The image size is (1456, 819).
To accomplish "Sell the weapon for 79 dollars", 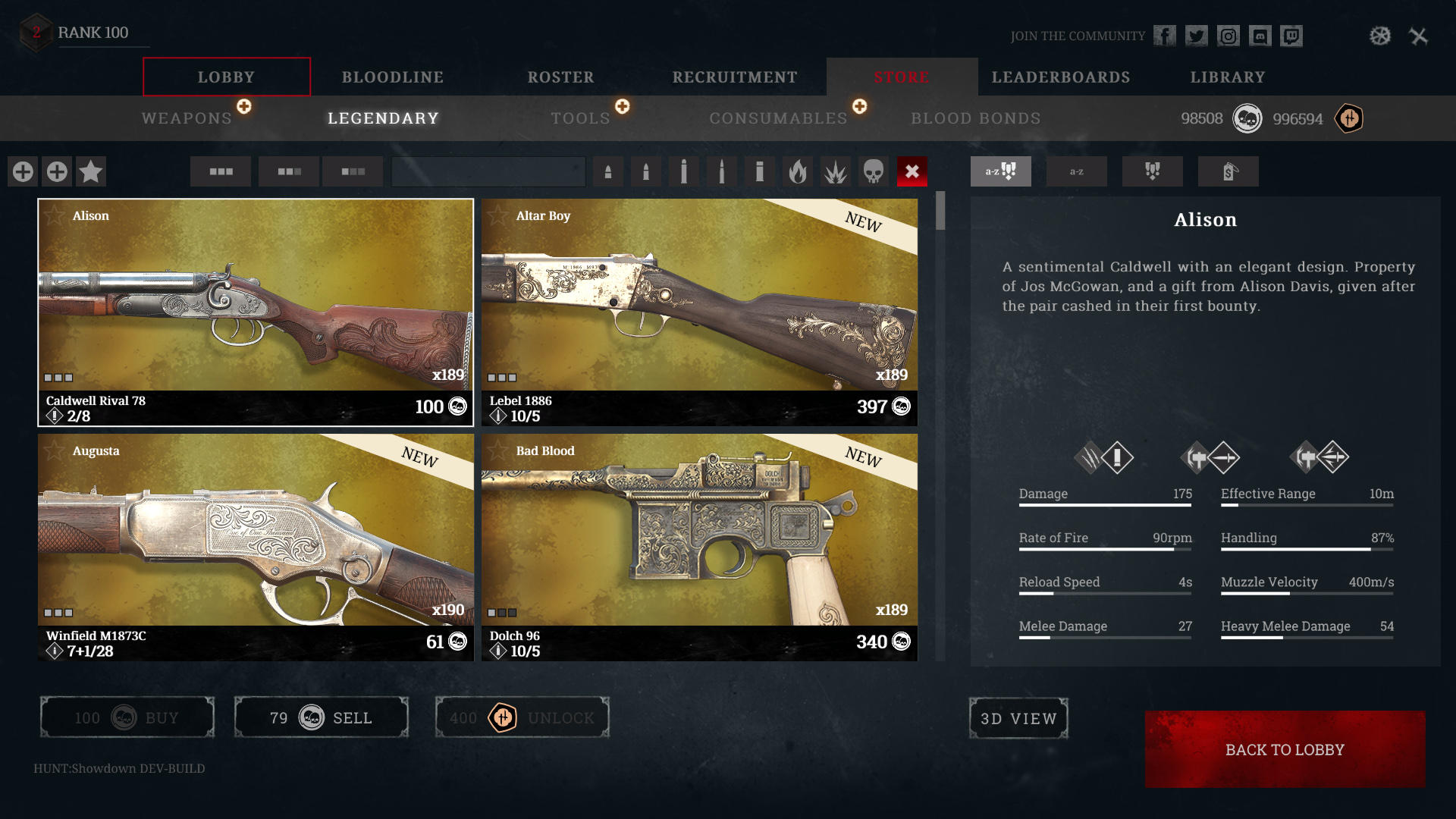I will (321, 717).
